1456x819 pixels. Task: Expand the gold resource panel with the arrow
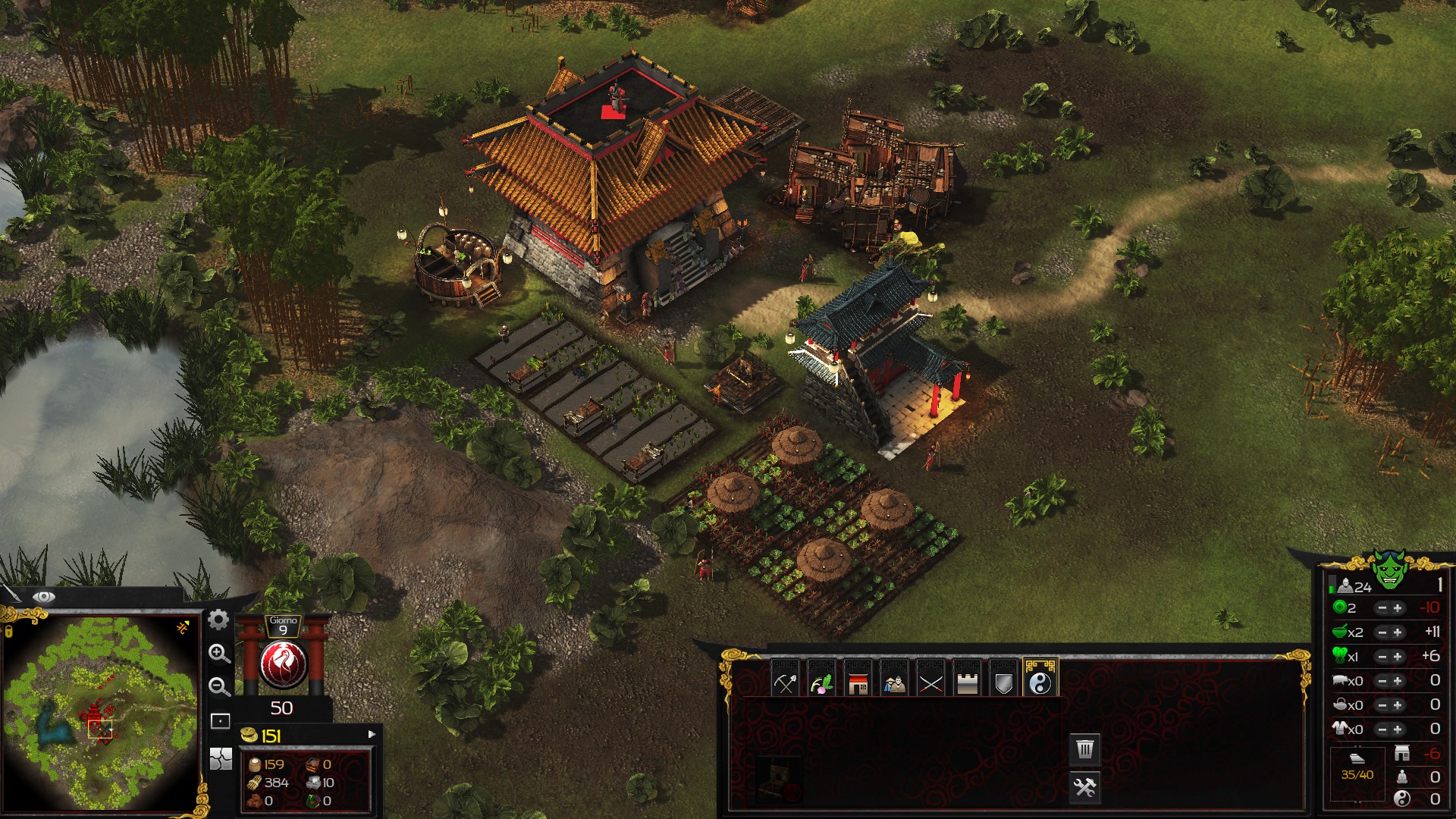pos(372,735)
